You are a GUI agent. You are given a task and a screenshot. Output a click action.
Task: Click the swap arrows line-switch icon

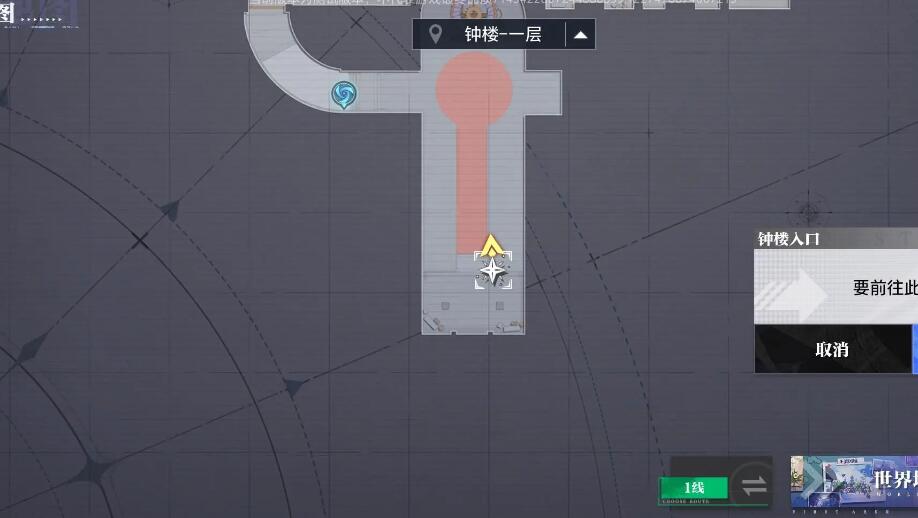tap(753, 486)
